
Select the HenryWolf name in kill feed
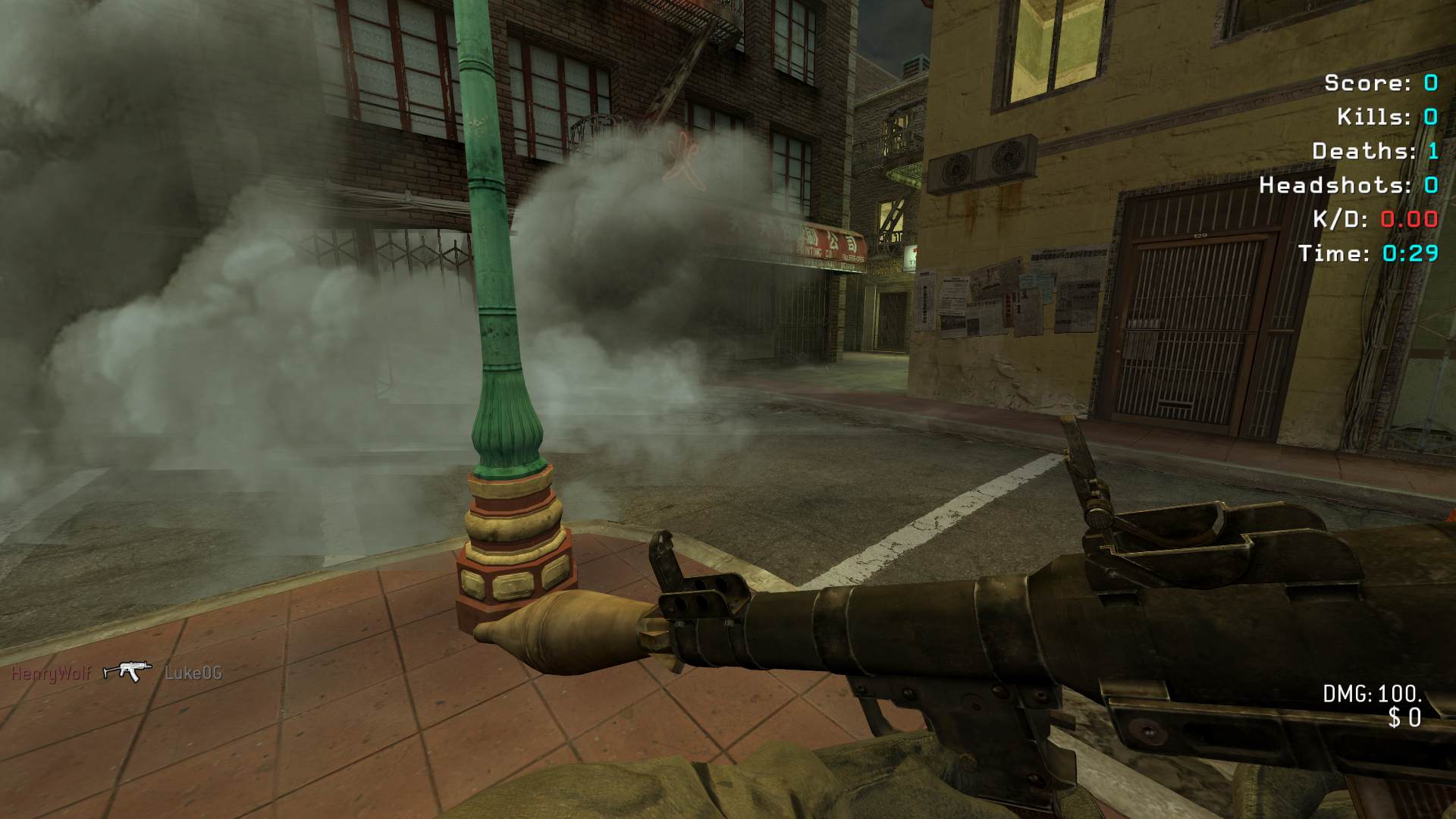point(50,673)
